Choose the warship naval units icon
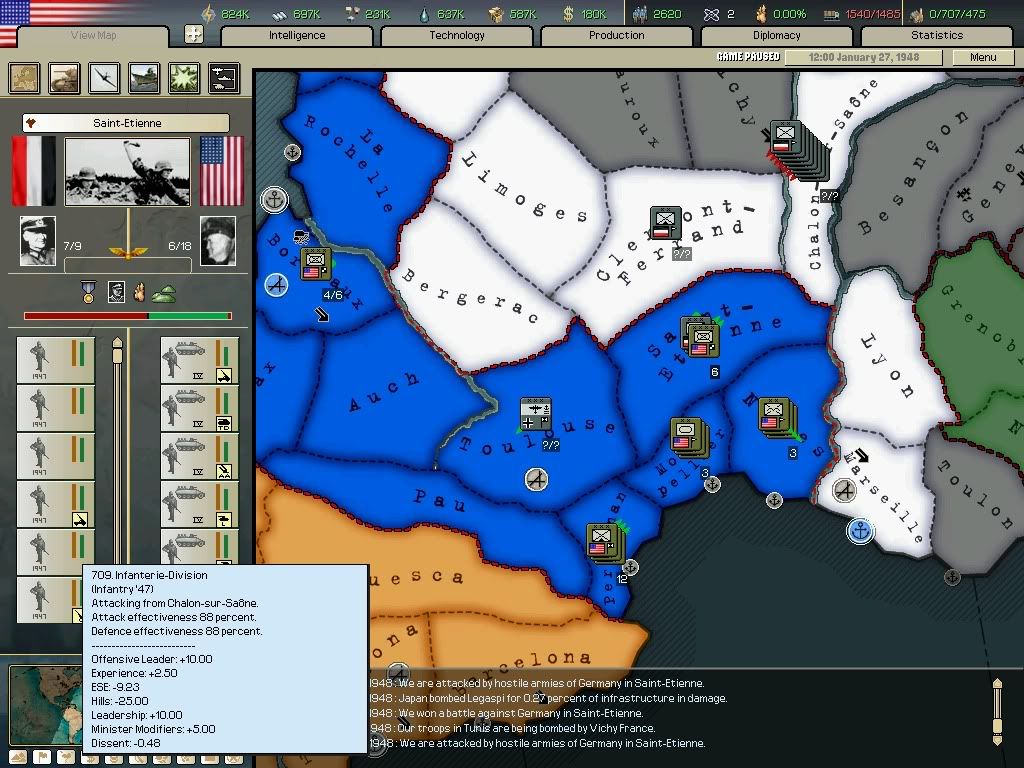 (144, 78)
